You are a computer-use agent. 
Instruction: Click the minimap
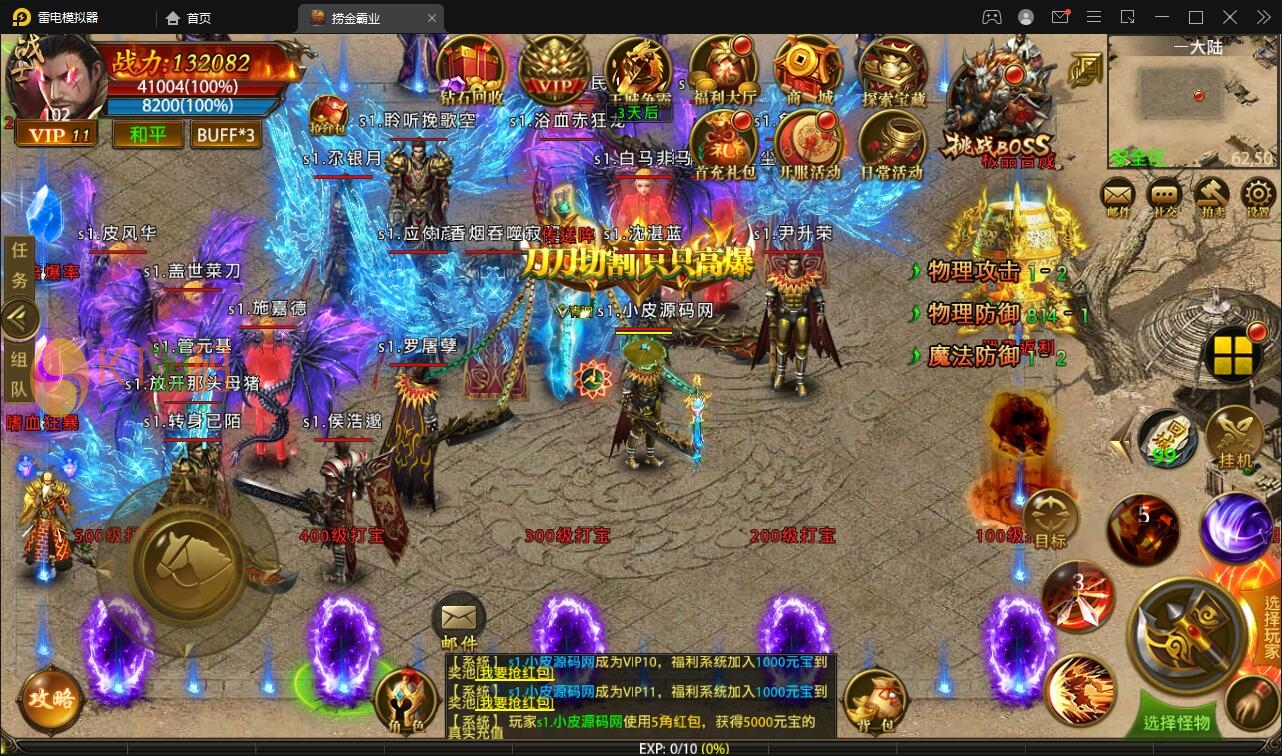pyautogui.click(x=1192, y=100)
